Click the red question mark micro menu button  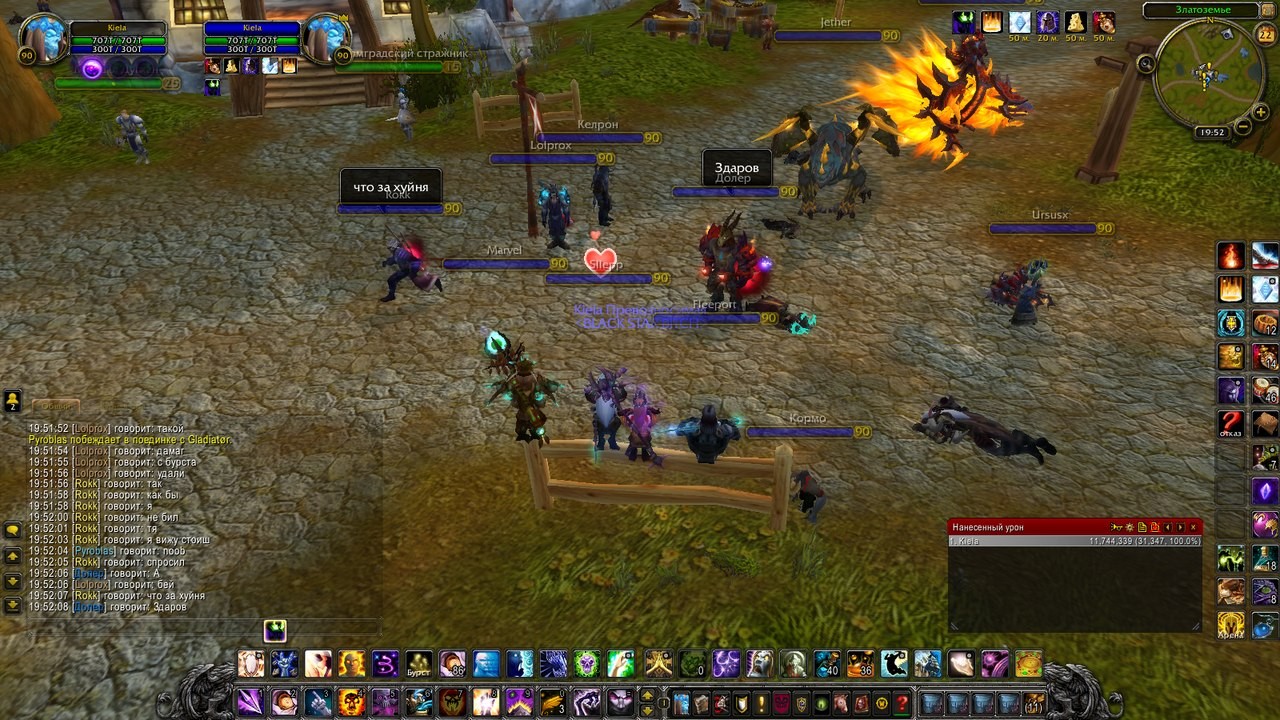click(902, 702)
